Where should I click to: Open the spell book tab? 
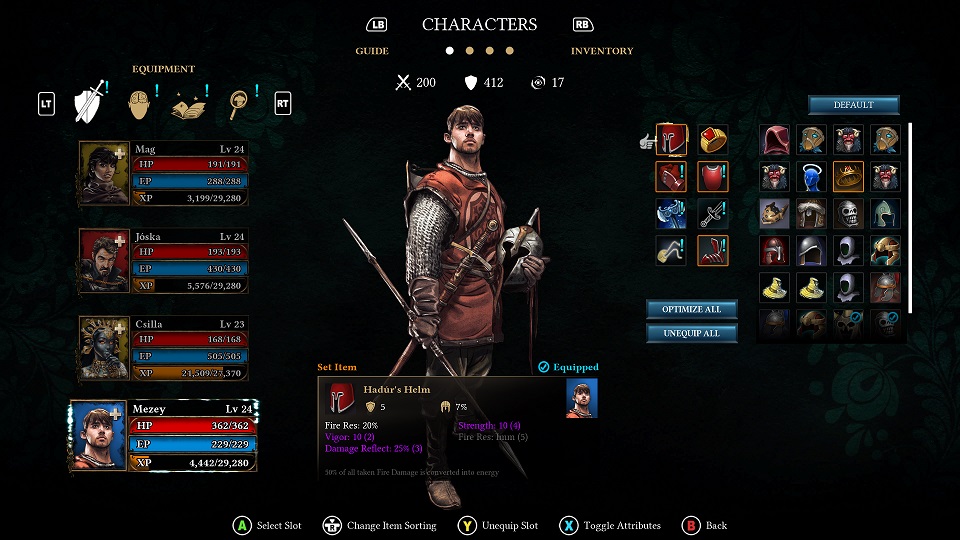pos(190,102)
